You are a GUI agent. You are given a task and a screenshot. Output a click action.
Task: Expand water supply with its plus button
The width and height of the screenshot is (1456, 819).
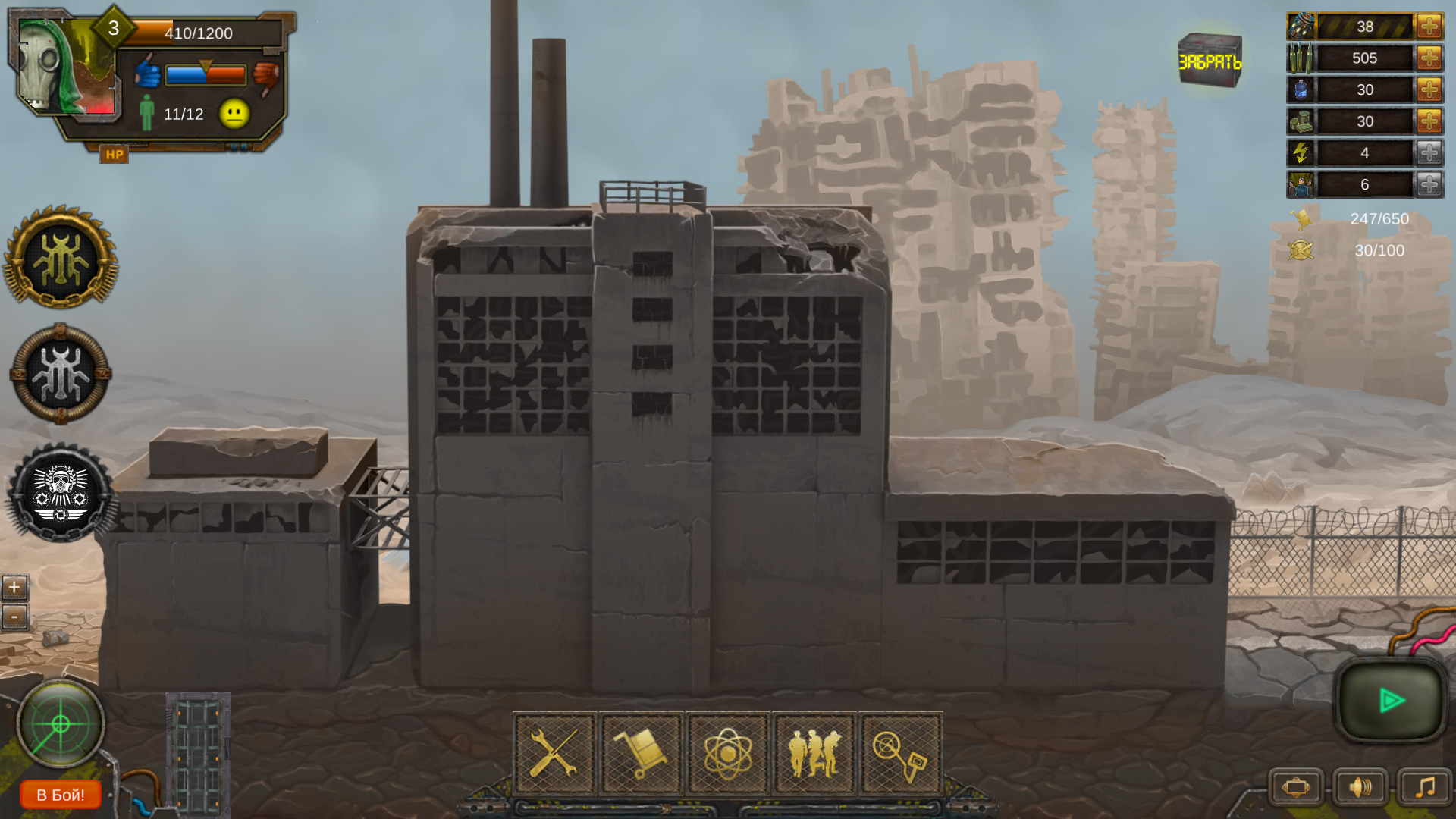click(x=1429, y=89)
